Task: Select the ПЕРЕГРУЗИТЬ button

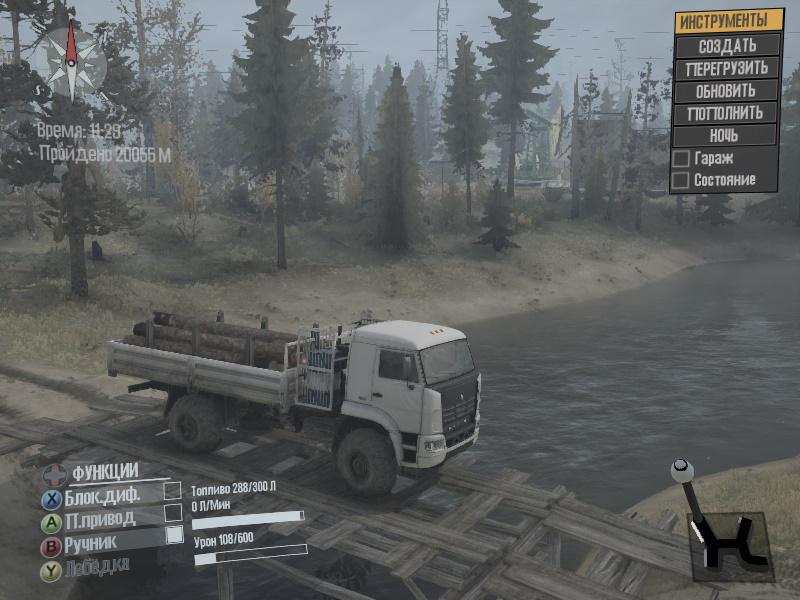Action: tap(727, 68)
